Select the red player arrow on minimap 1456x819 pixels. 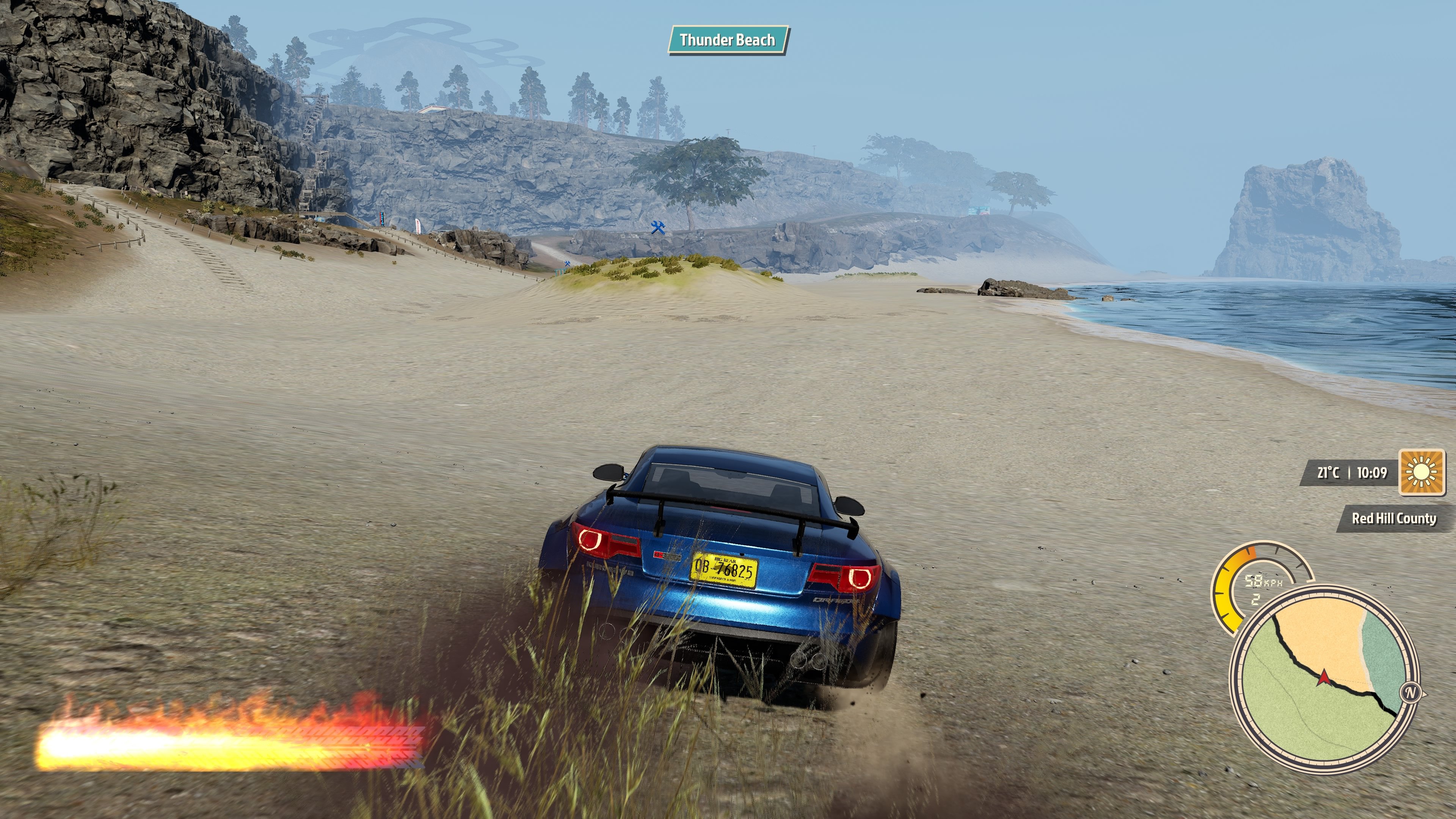tap(1323, 677)
